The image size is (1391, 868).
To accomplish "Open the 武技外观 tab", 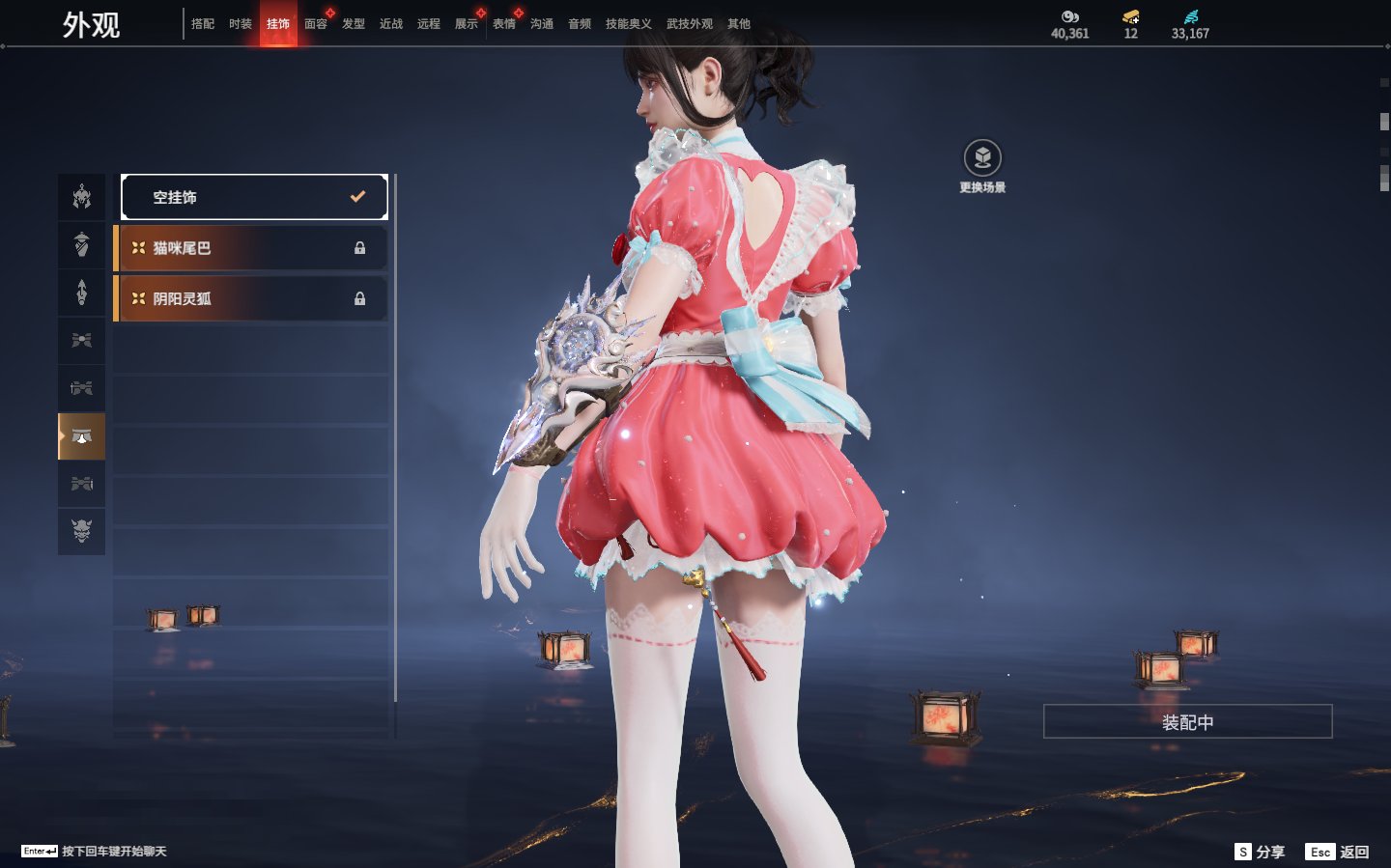I will coord(689,24).
